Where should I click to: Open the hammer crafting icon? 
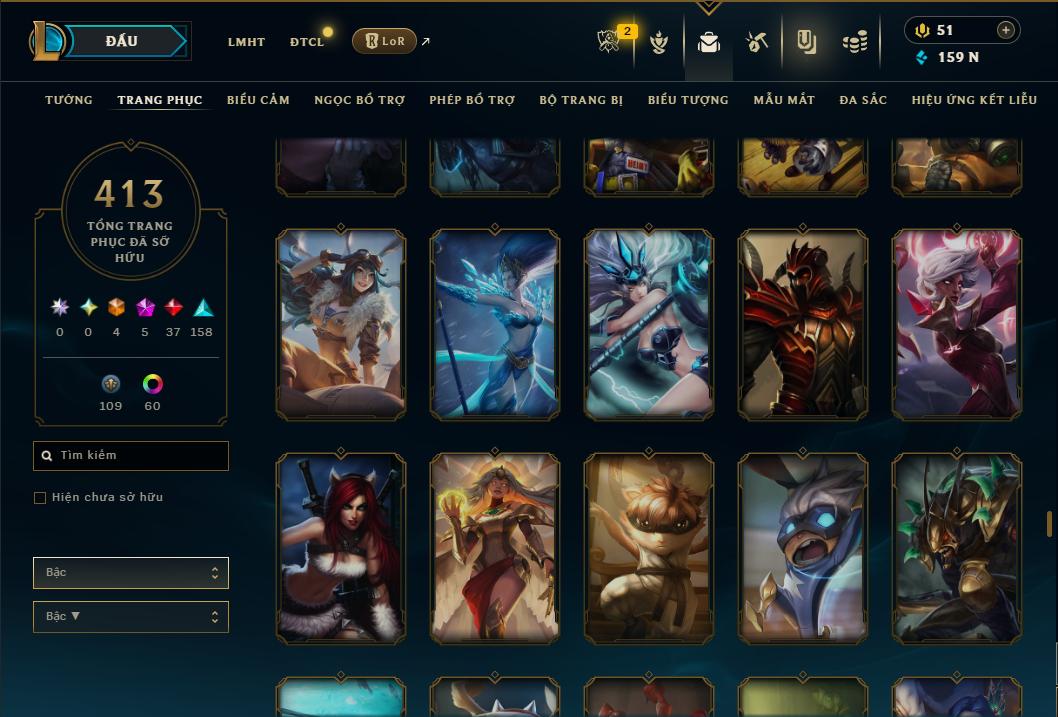tap(757, 42)
